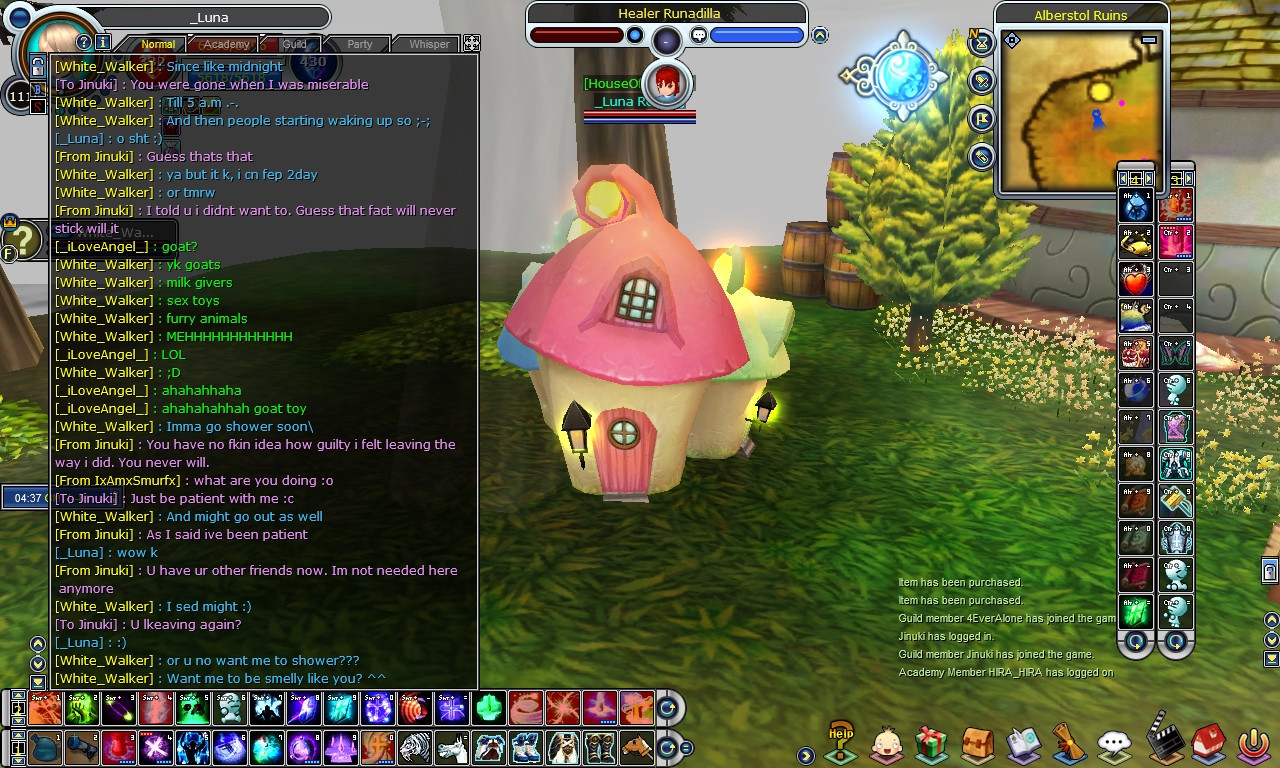This screenshot has width=1280, height=768.
Task: Open the red-roofed house icon
Action: [1209, 742]
